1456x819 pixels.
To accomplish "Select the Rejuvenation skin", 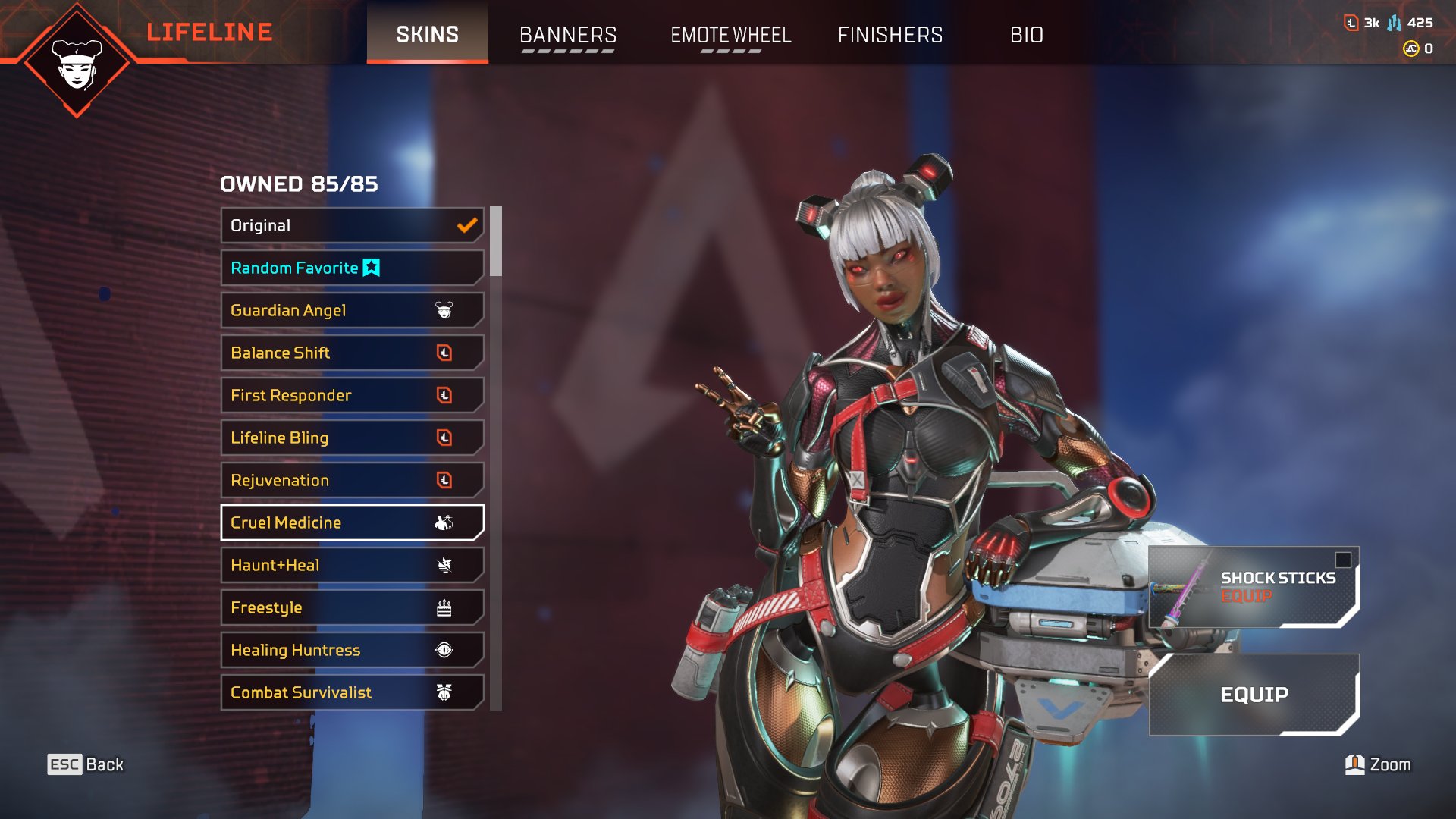I will 352,480.
